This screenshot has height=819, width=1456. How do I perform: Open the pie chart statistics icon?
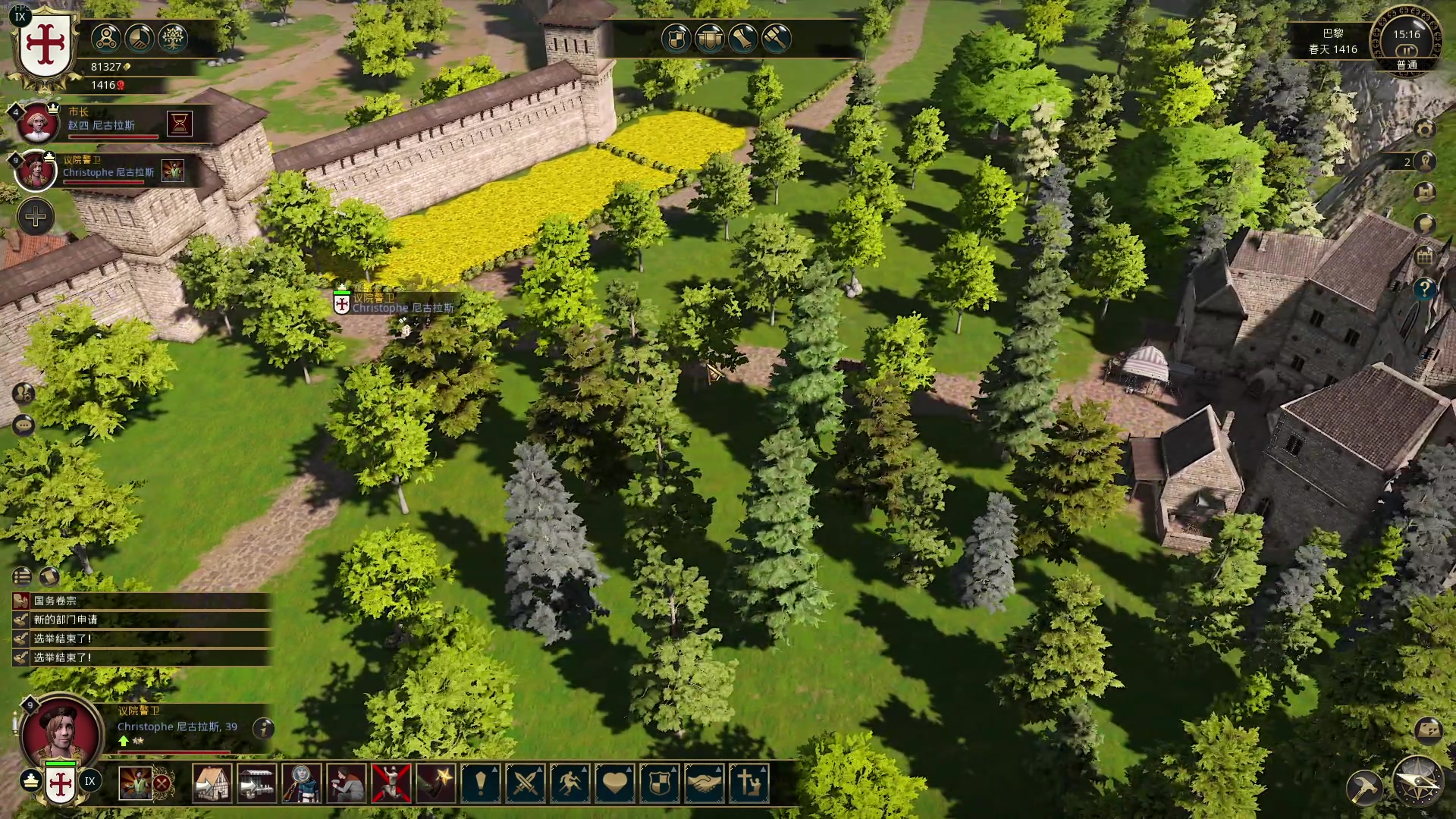point(140,38)
